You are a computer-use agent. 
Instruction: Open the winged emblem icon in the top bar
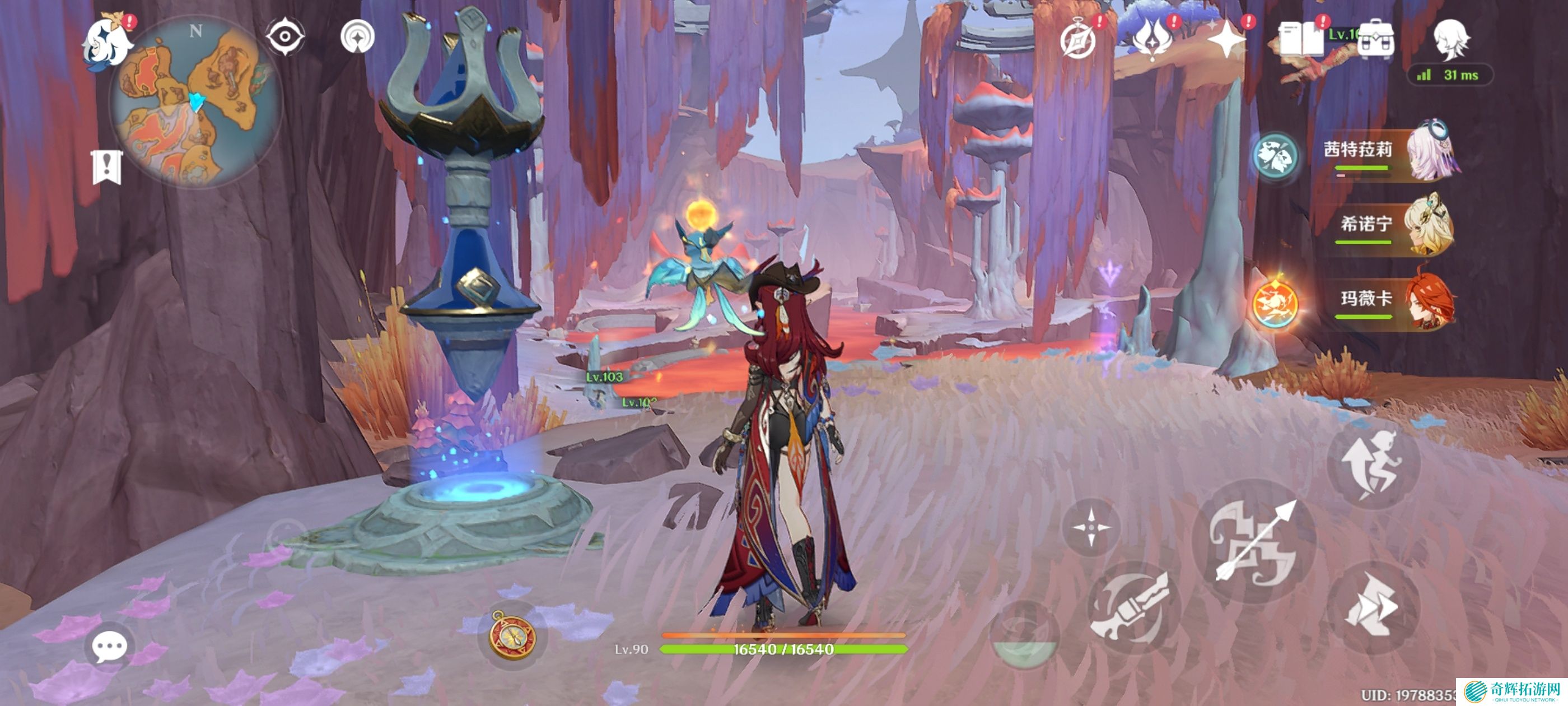click(x=1152, y=40)
